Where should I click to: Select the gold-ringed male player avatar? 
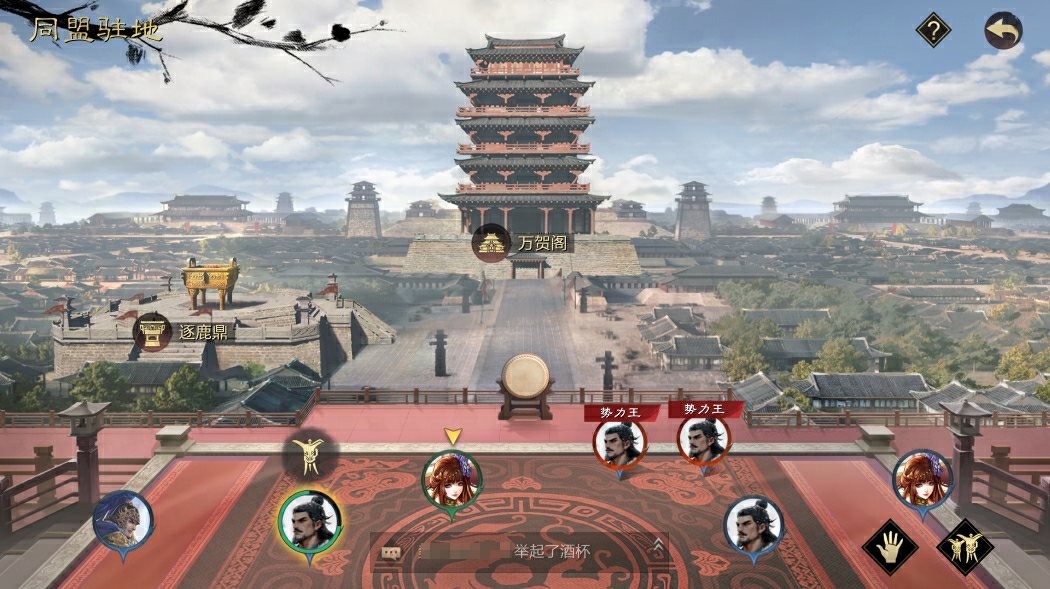309,520
